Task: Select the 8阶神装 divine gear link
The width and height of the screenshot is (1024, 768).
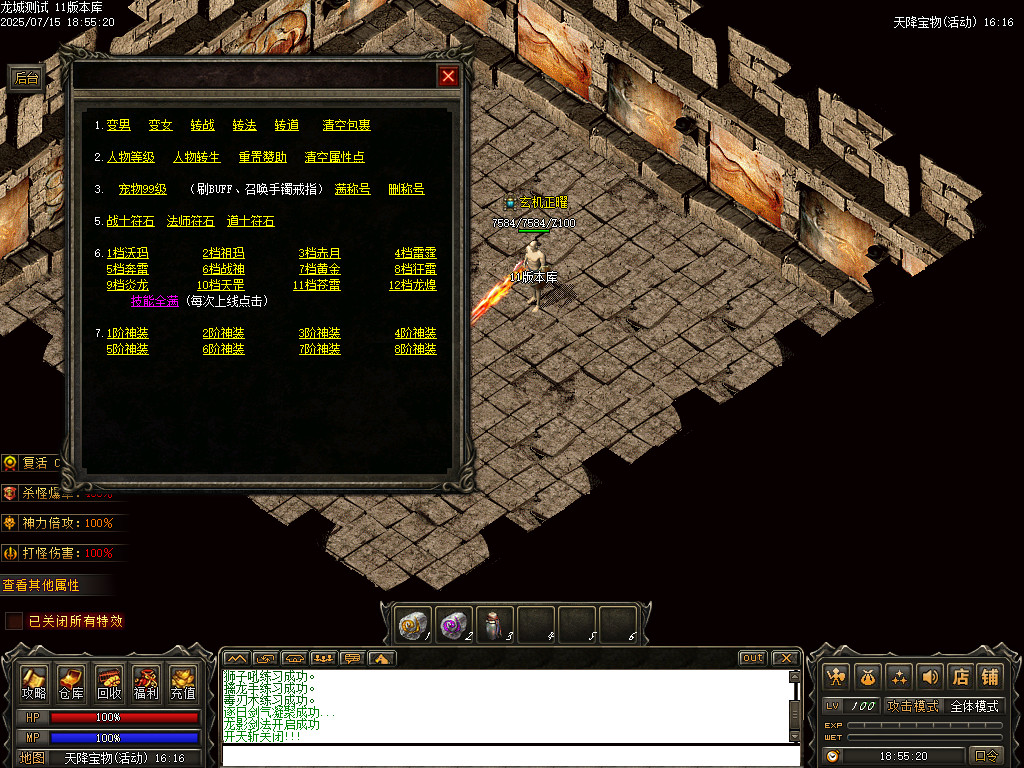Action: pos(415,350)
